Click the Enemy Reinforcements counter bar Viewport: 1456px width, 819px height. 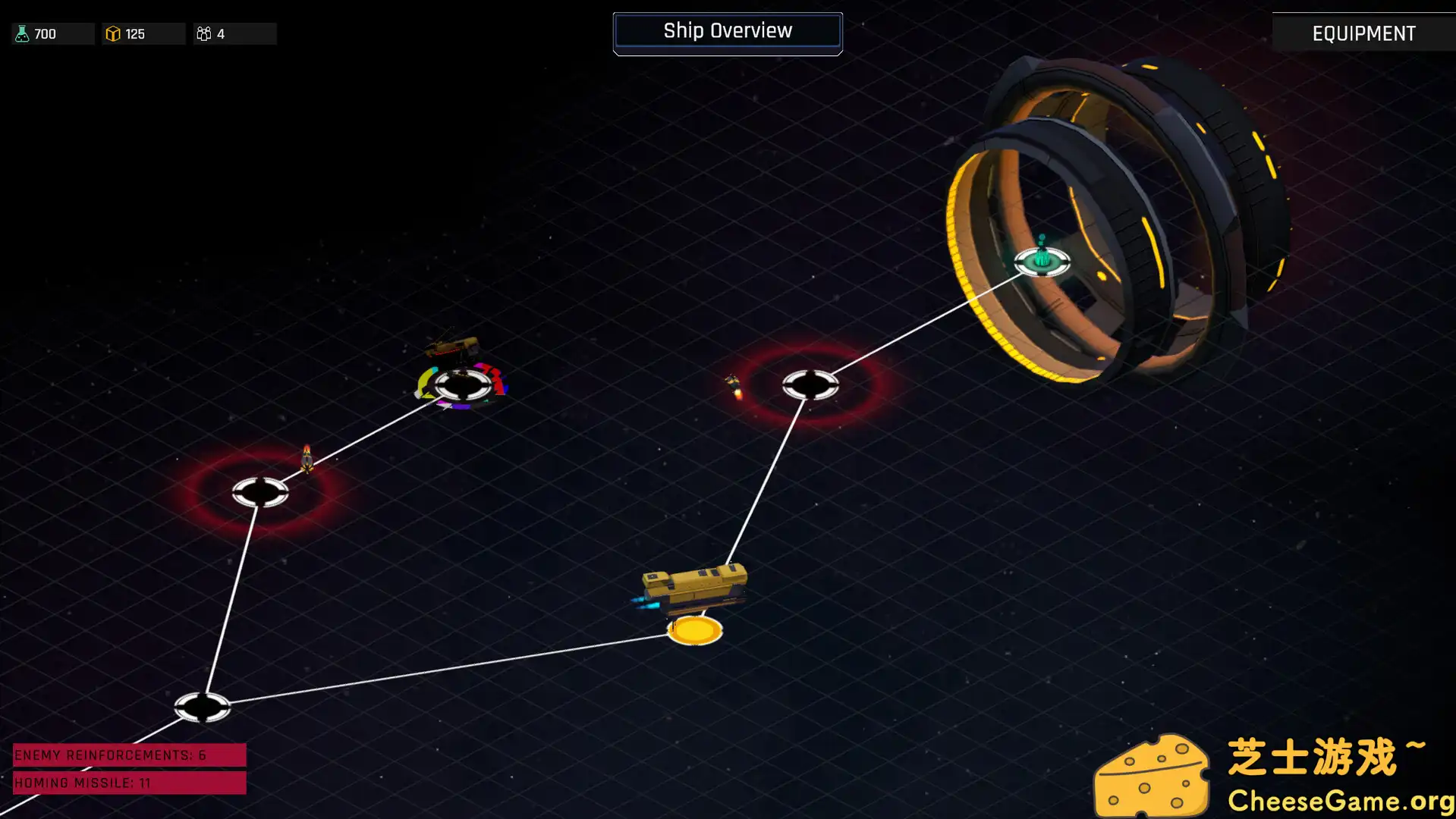click(129, 755)
